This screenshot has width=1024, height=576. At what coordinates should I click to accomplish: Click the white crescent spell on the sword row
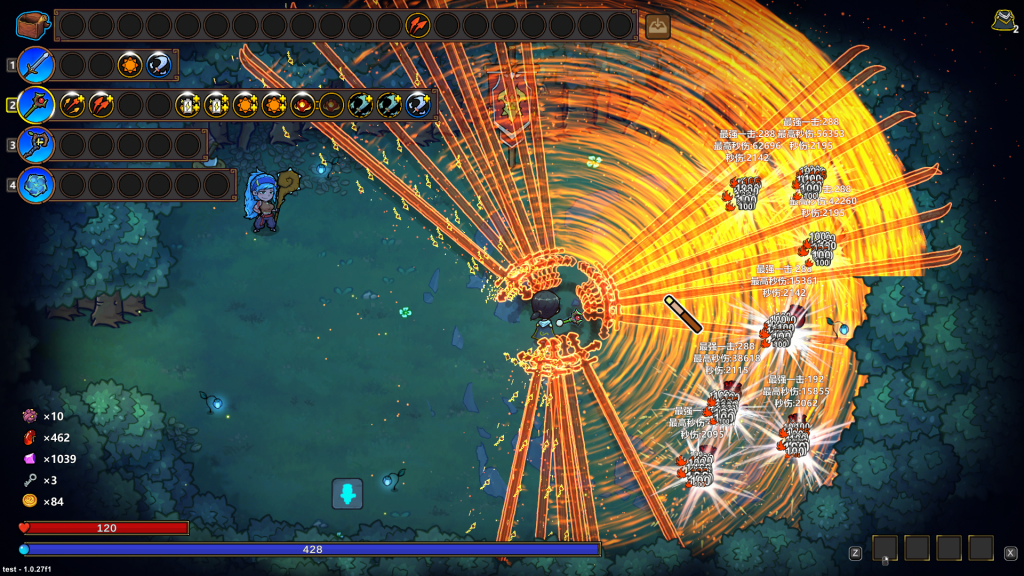pyautogui.click(x=159, y=65)
